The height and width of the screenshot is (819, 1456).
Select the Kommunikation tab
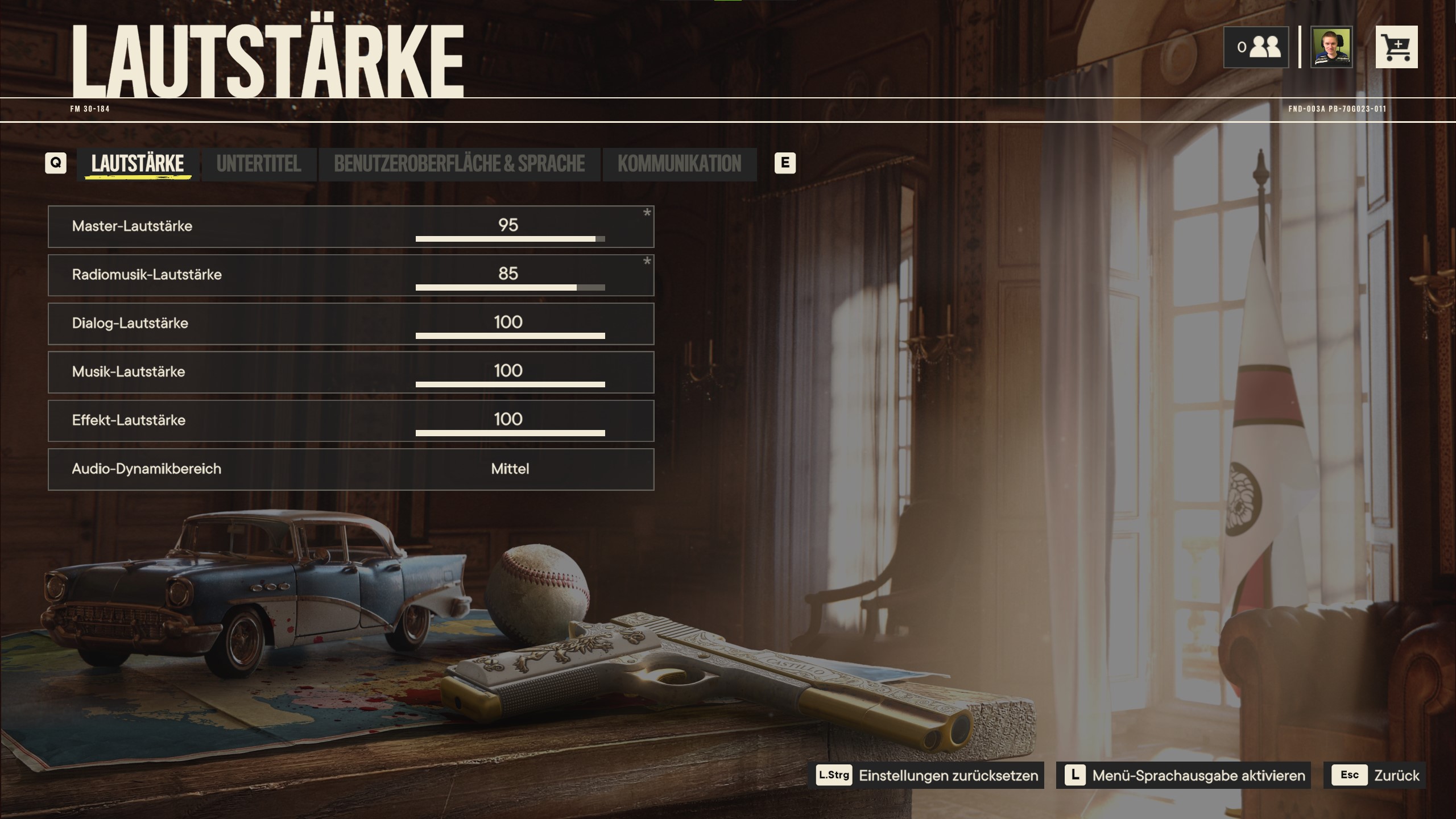pos(679,164)
